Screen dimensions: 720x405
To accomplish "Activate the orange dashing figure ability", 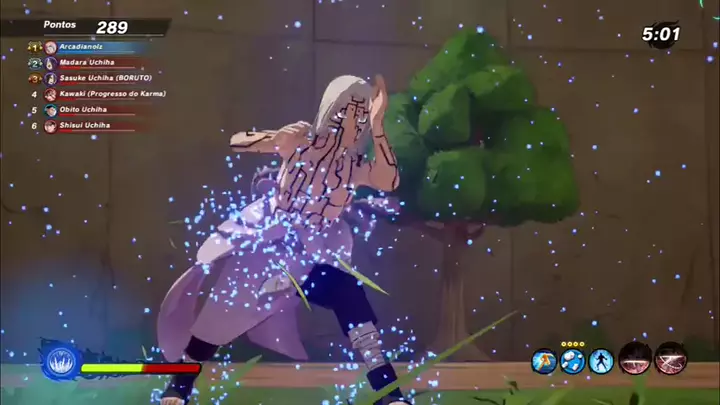I will tap(544, 361).
